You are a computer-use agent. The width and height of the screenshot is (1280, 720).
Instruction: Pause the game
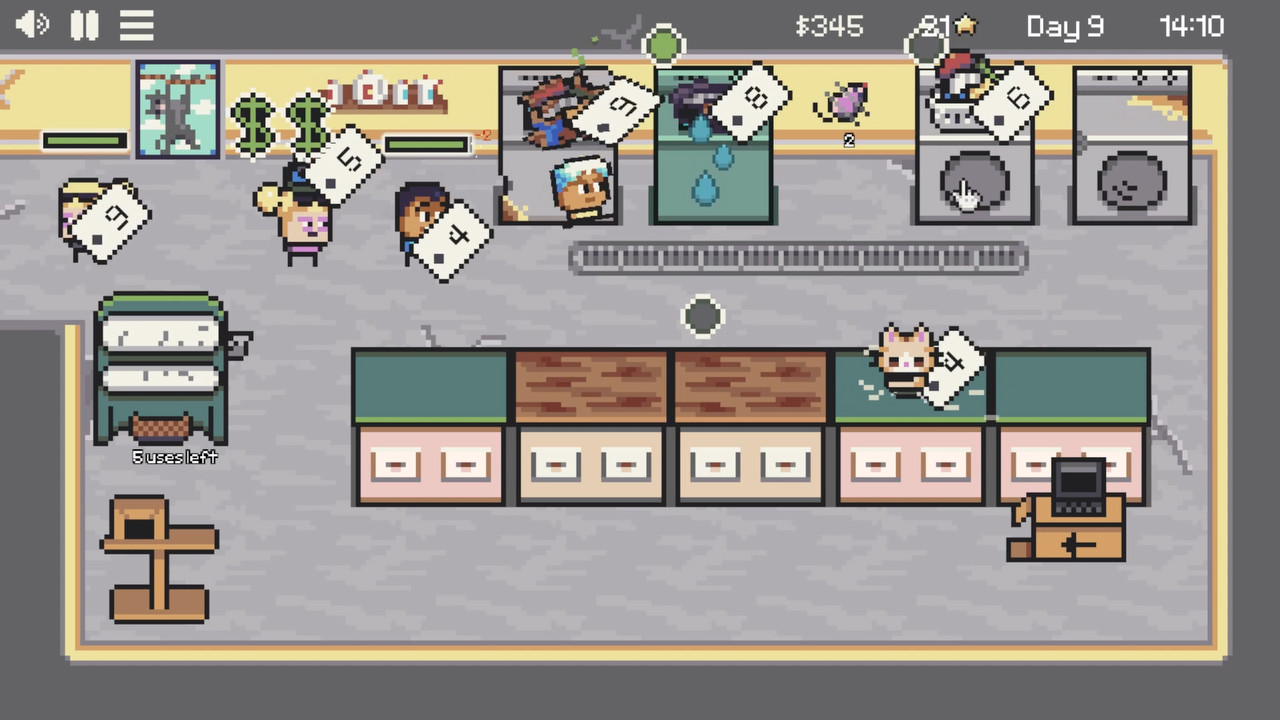[x=84, y=25]
